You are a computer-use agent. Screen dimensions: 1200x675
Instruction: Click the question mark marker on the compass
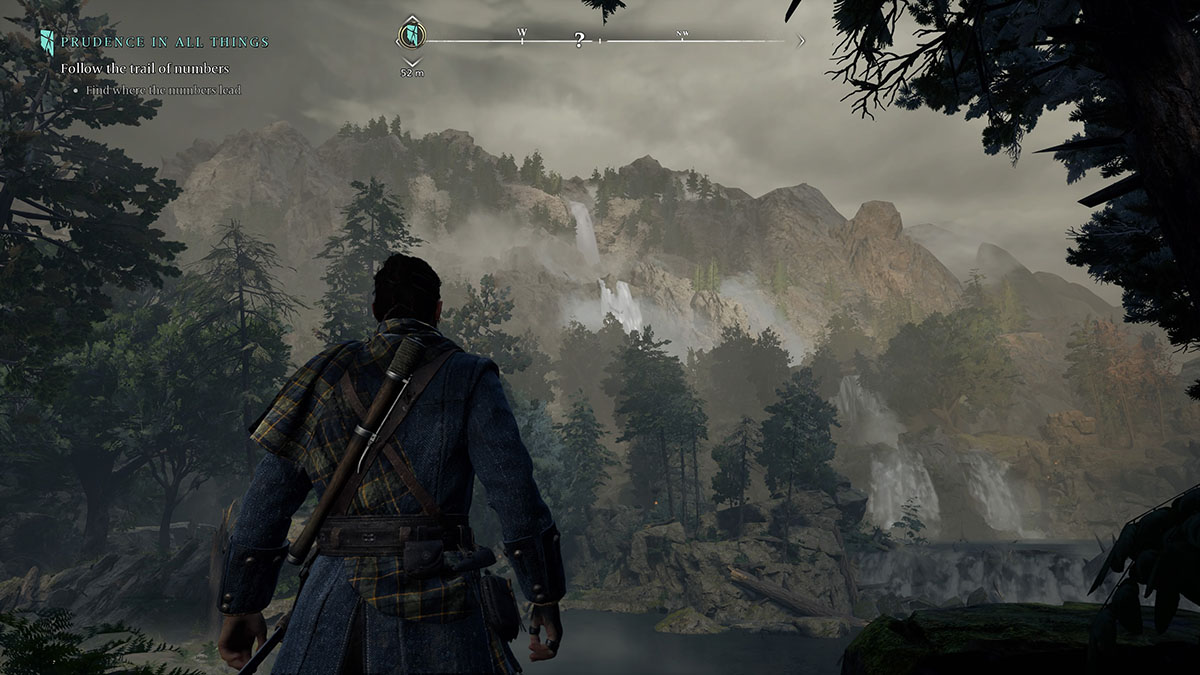point(579,41)
